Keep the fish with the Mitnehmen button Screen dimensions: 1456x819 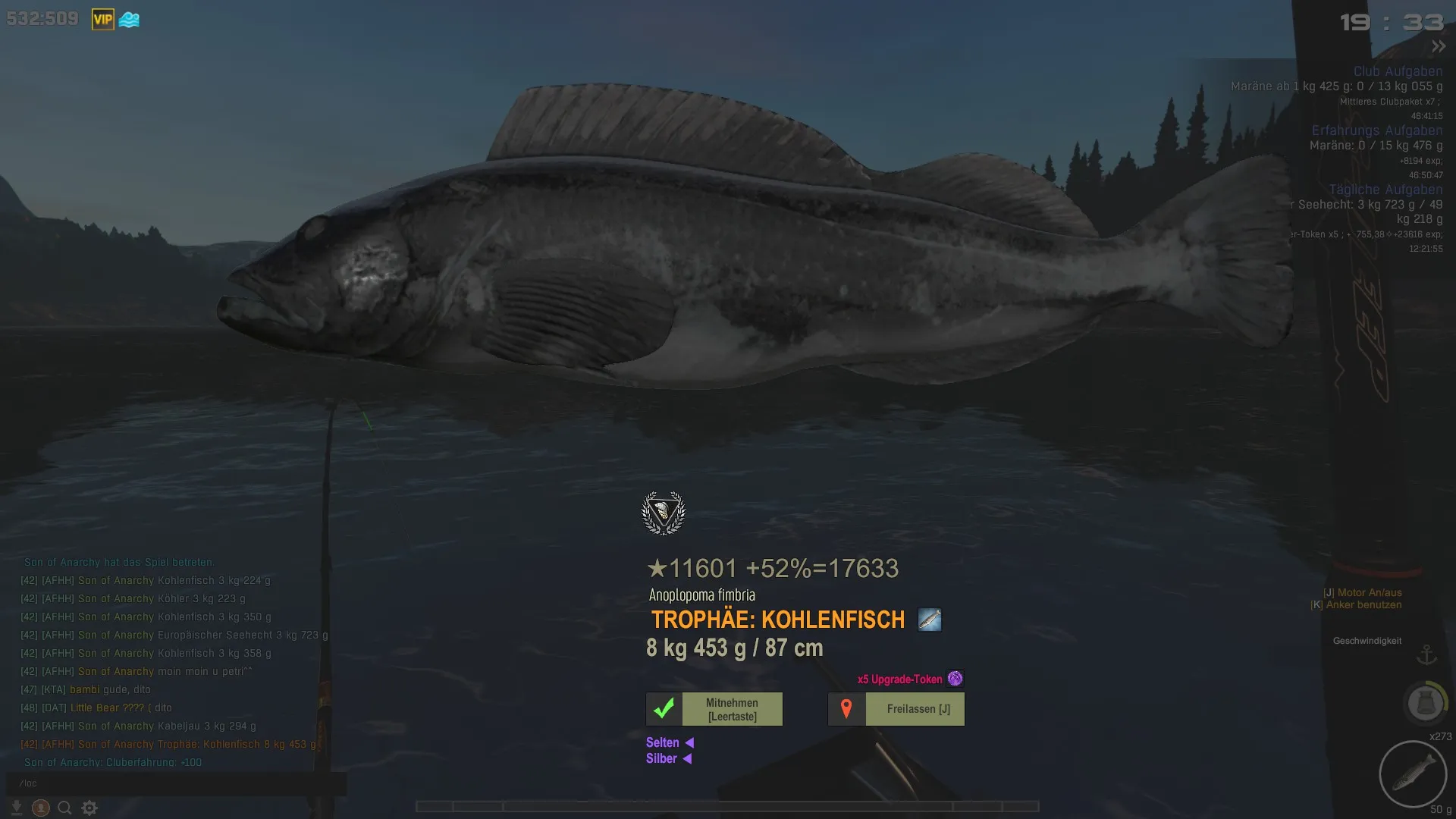click(714, 709)
